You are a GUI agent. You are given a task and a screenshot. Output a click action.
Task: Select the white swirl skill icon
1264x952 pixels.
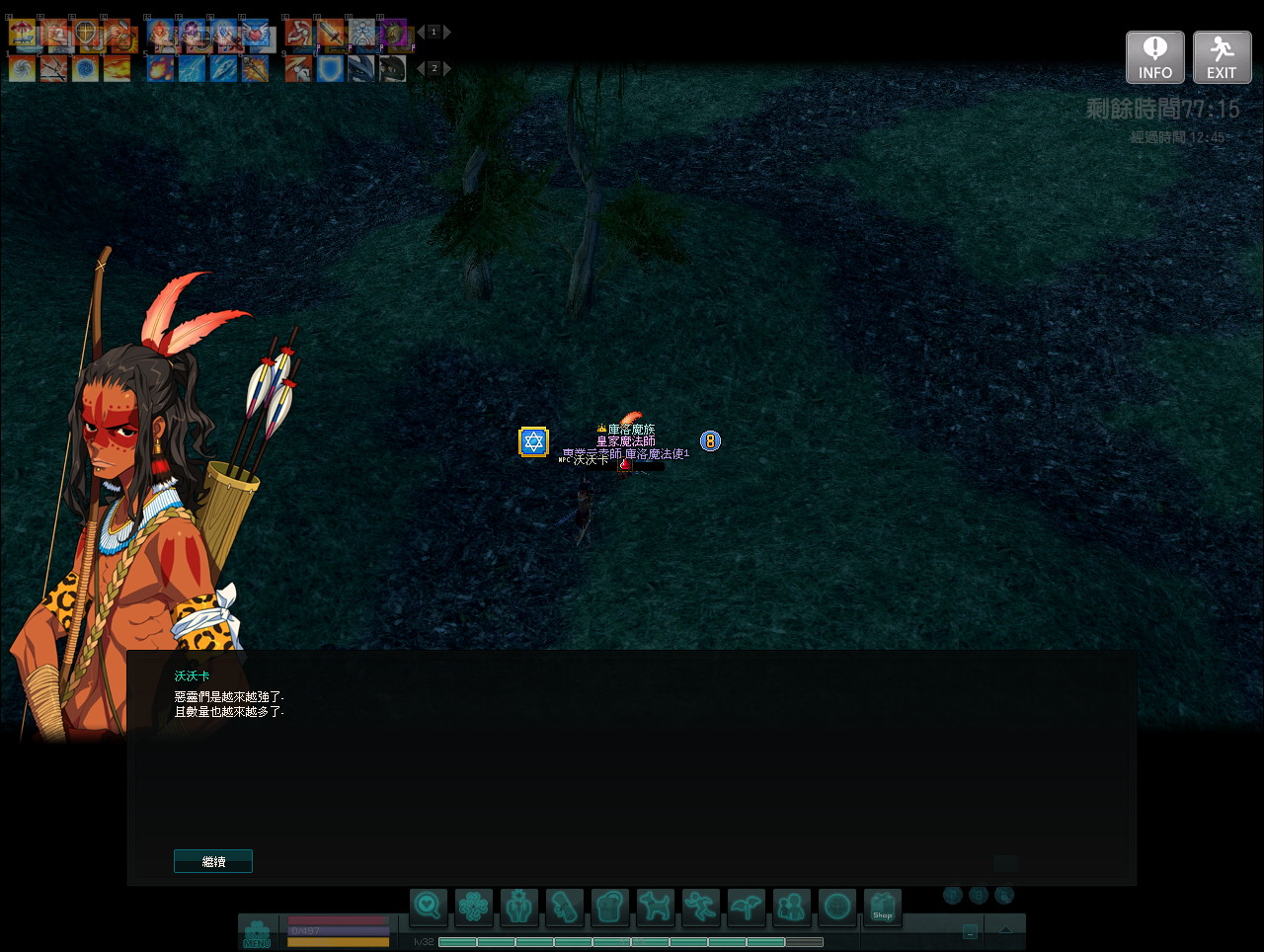(23, 68)
